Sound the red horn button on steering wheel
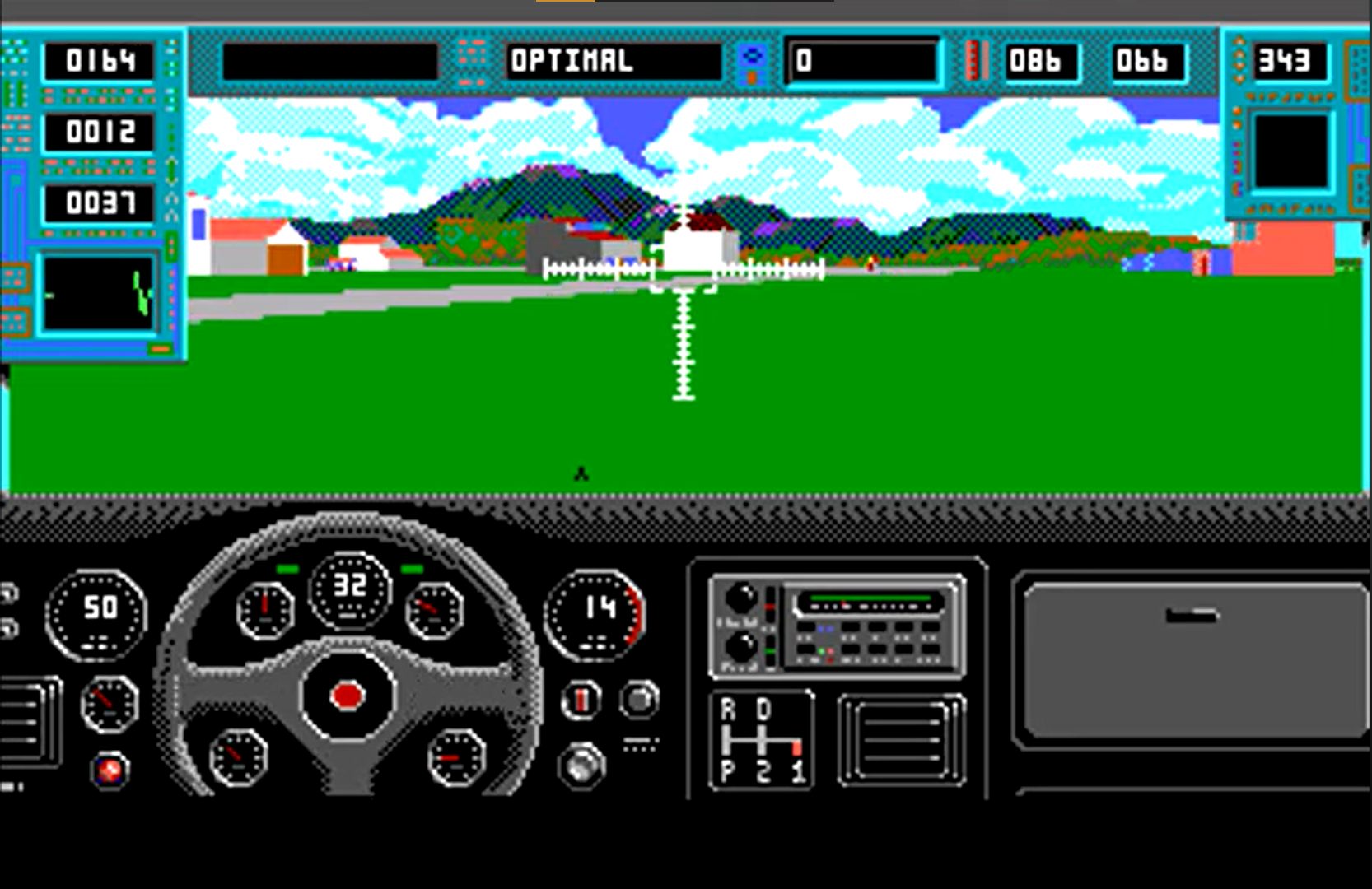This screenshot has width=1372, height=889. [348, 696]
